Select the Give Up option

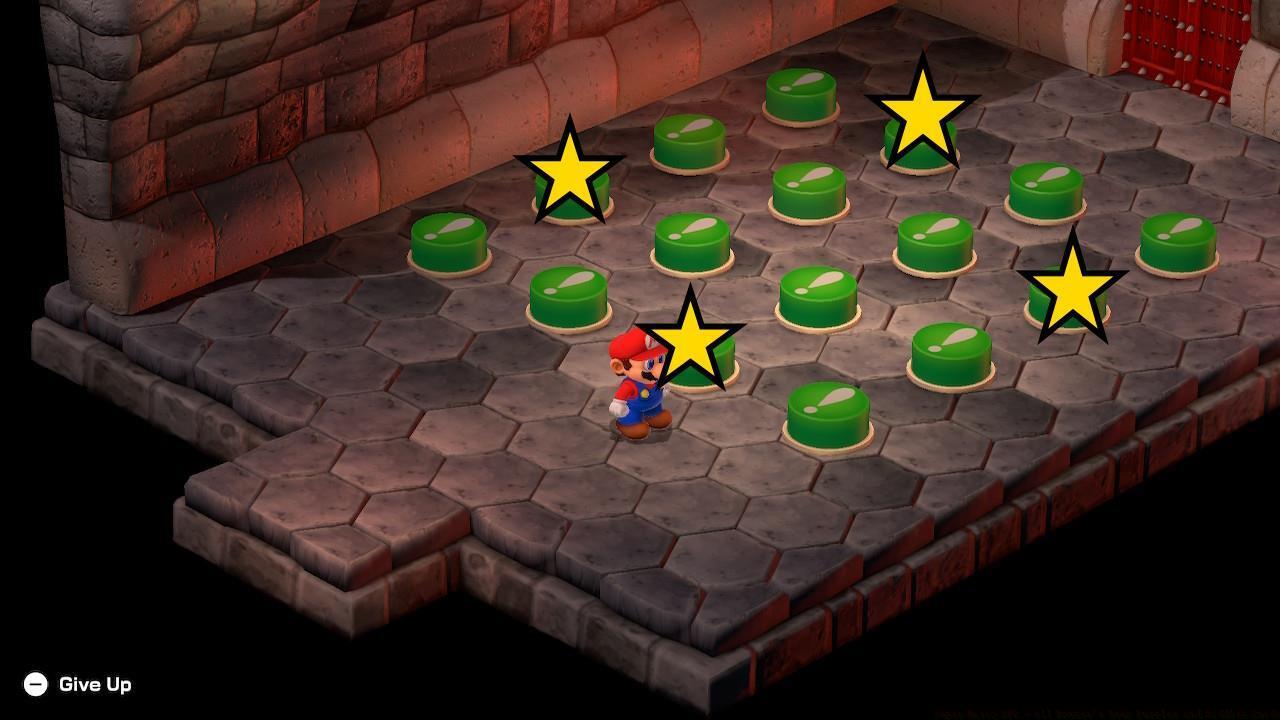[96, 685]
